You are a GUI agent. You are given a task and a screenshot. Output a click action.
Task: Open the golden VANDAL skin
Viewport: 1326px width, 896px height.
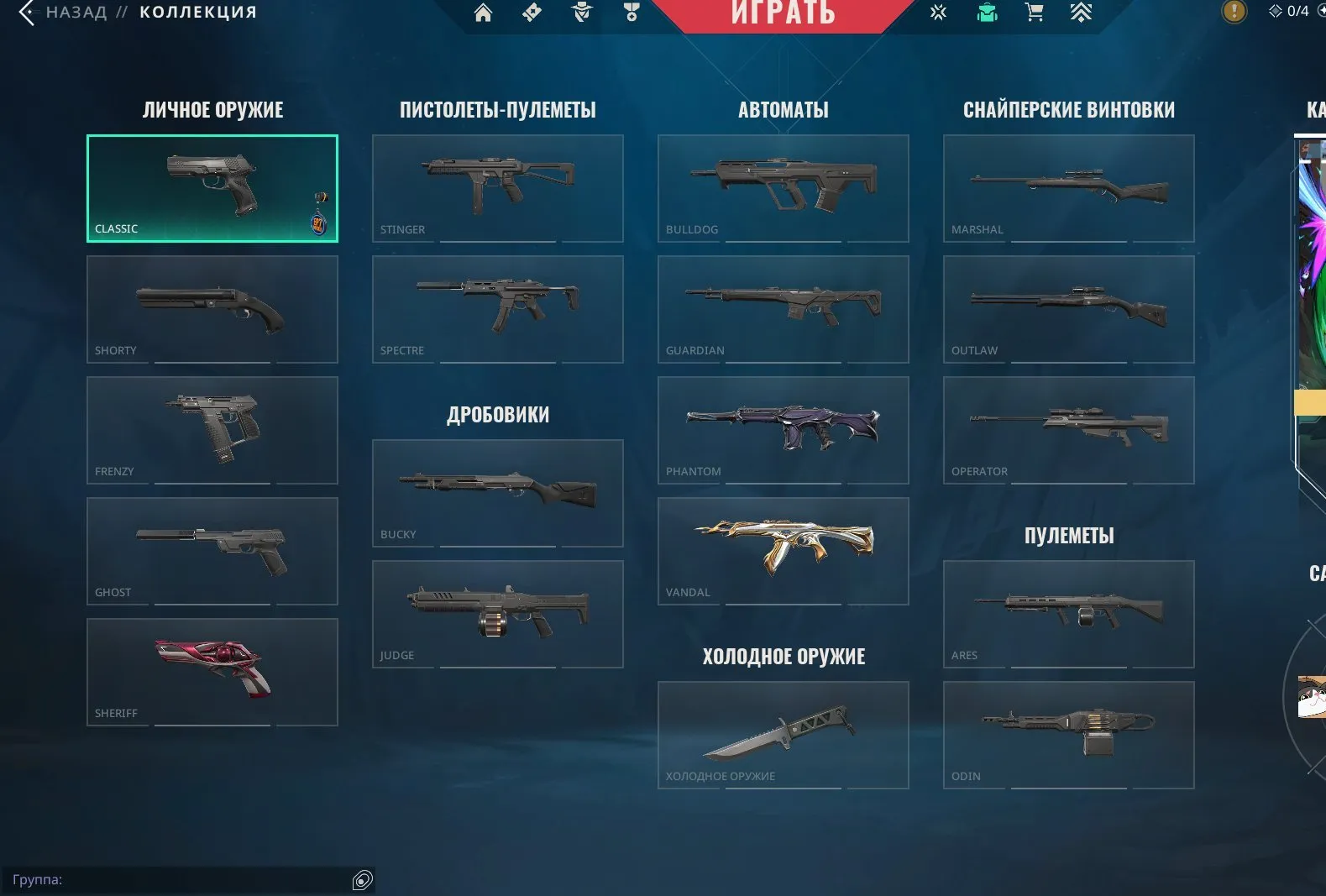784,551
